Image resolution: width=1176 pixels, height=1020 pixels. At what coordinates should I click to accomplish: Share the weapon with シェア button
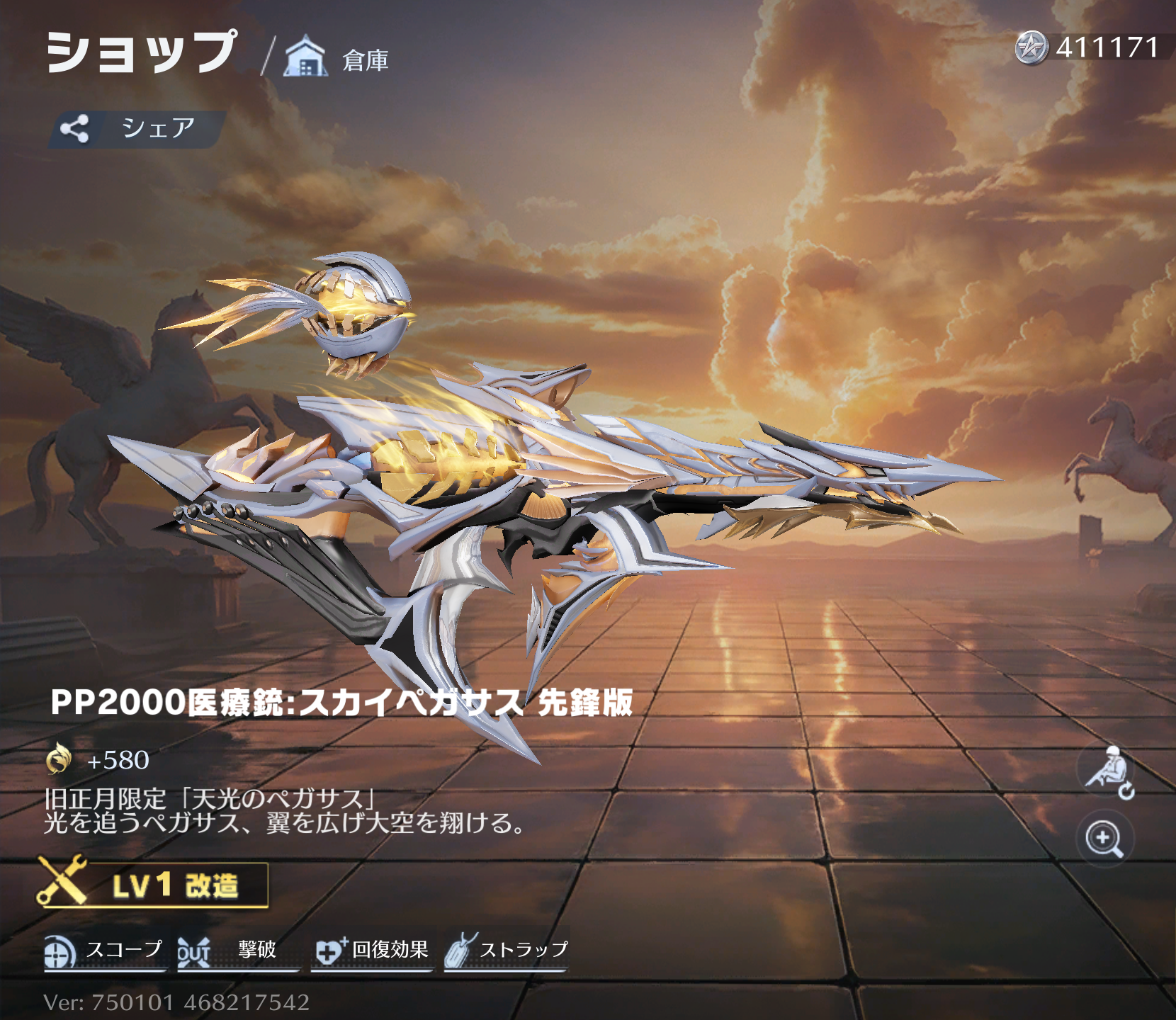pos(137,129)
